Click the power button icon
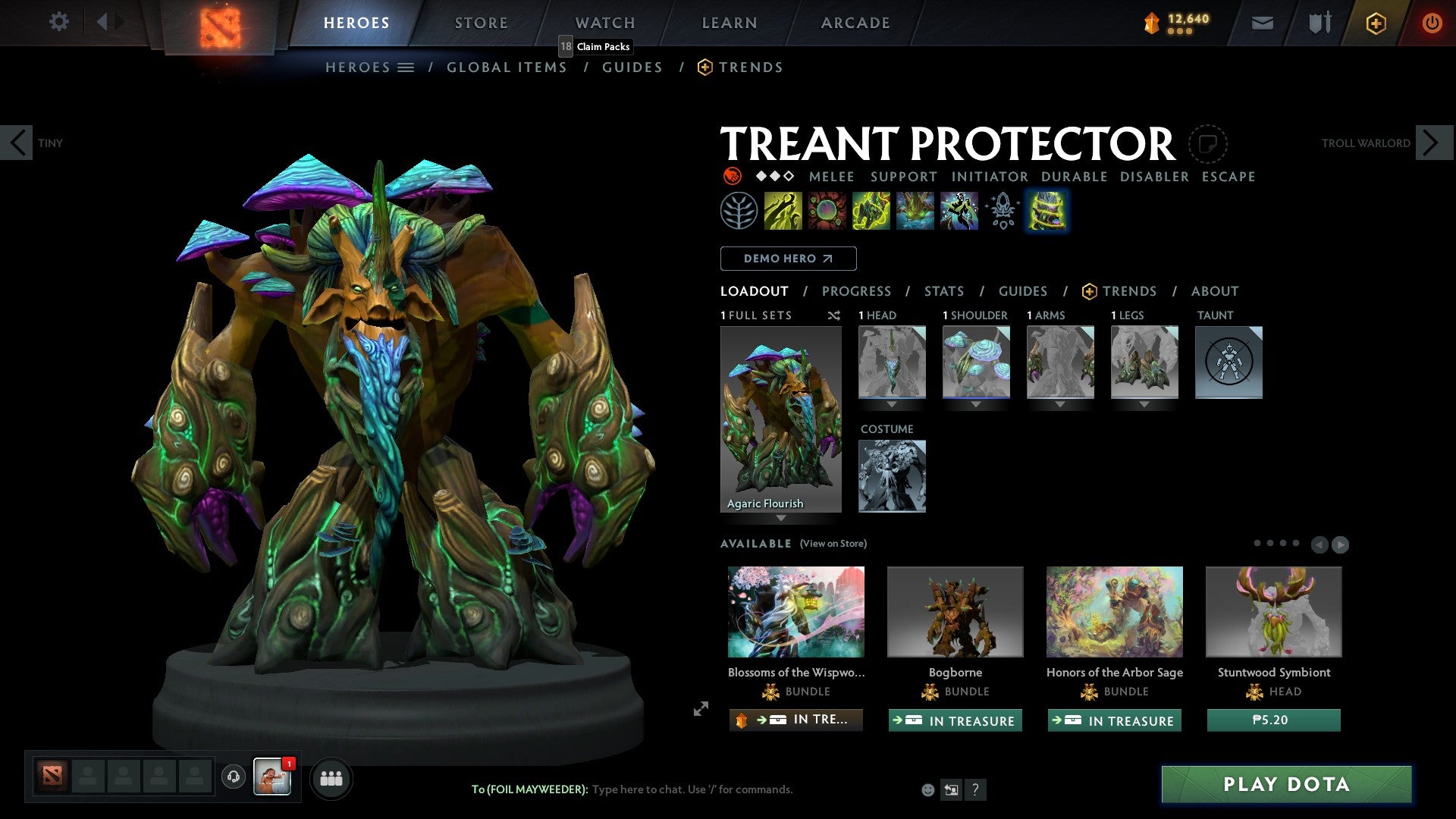The width and height of the screenshot is (1456, 819). (x=1432, y=23)
